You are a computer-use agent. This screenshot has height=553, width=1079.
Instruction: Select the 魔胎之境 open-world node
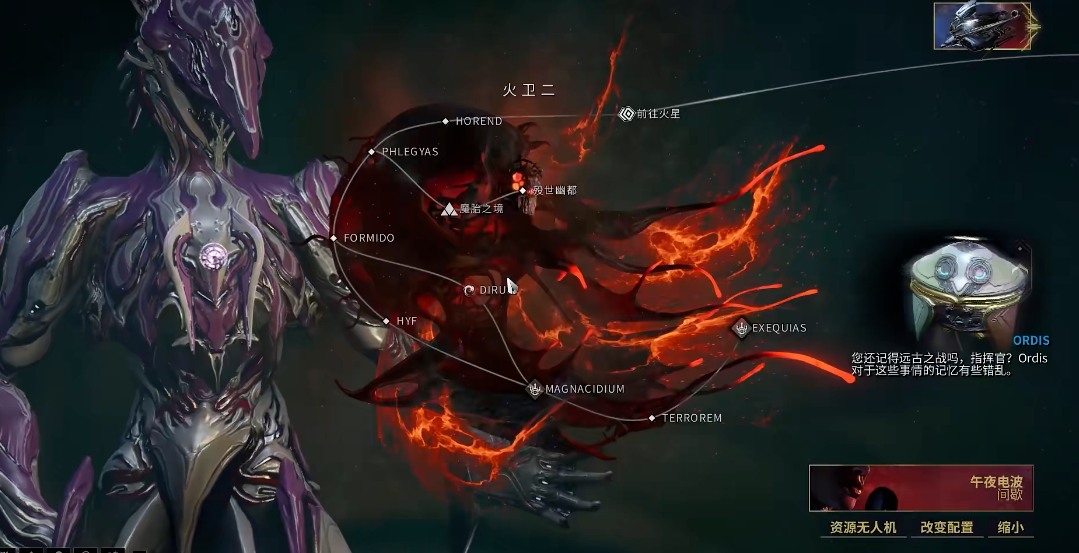(450, 209)
